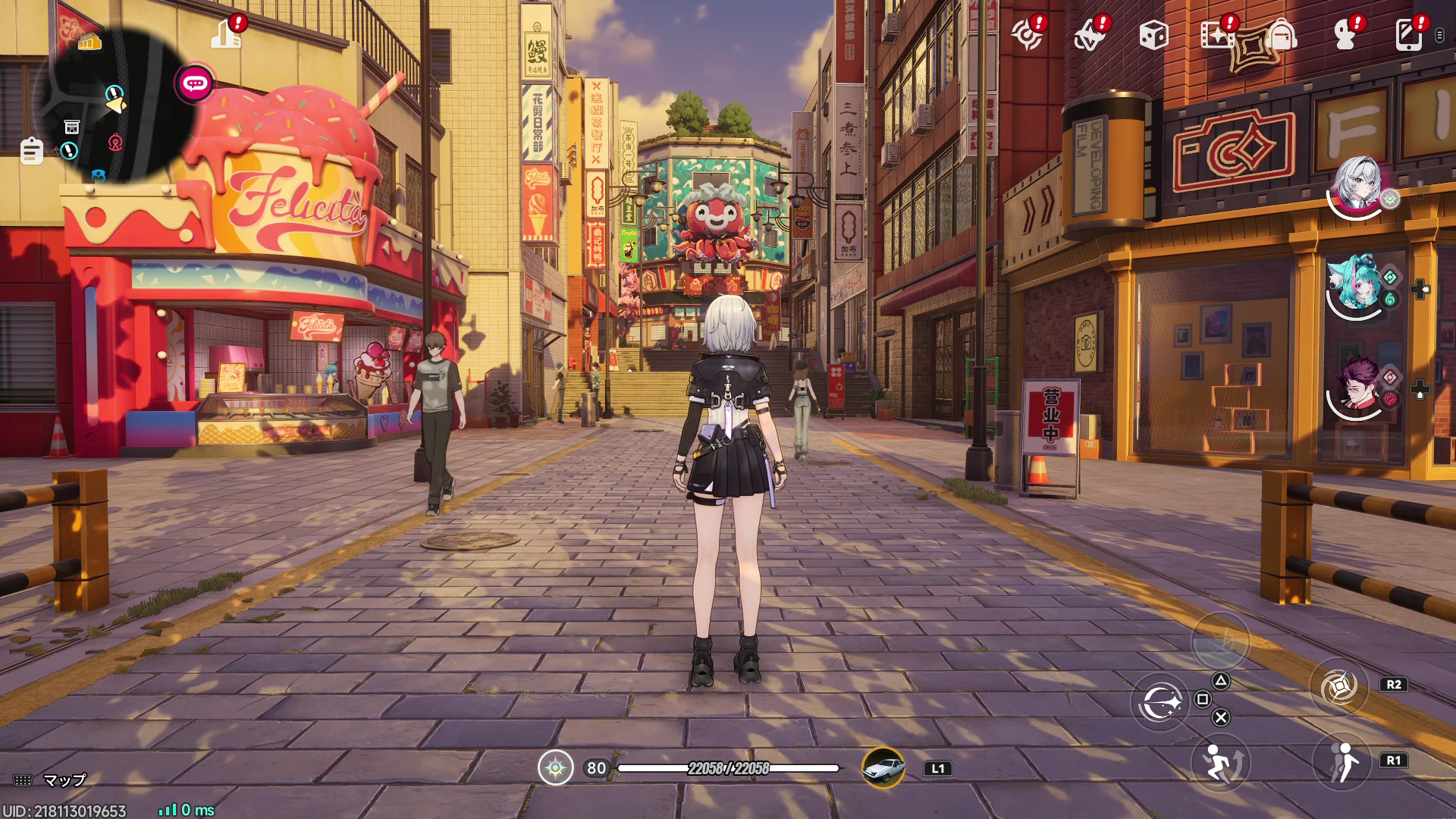Activate the swirling diamond ultimate skill
This screenshot has width=1456, height=819.
[1338, 687]
